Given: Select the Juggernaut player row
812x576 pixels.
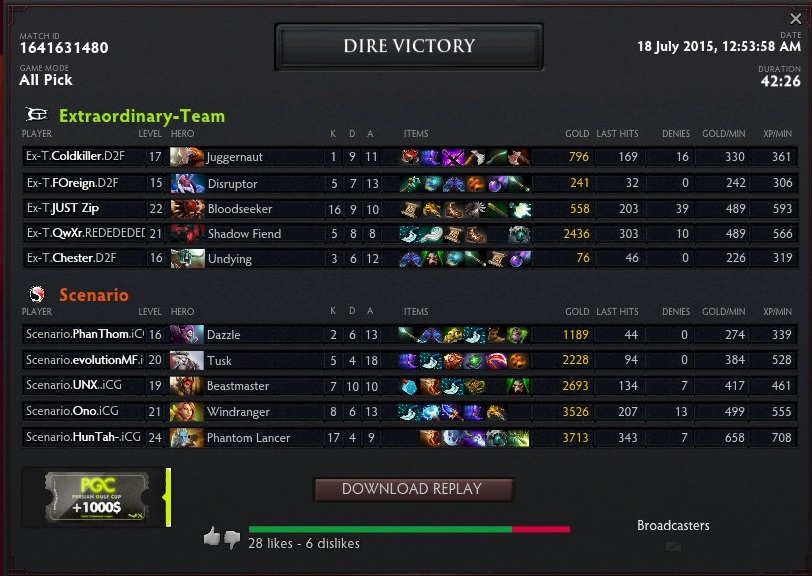Looking at the screenshot, I should point(408,157).
